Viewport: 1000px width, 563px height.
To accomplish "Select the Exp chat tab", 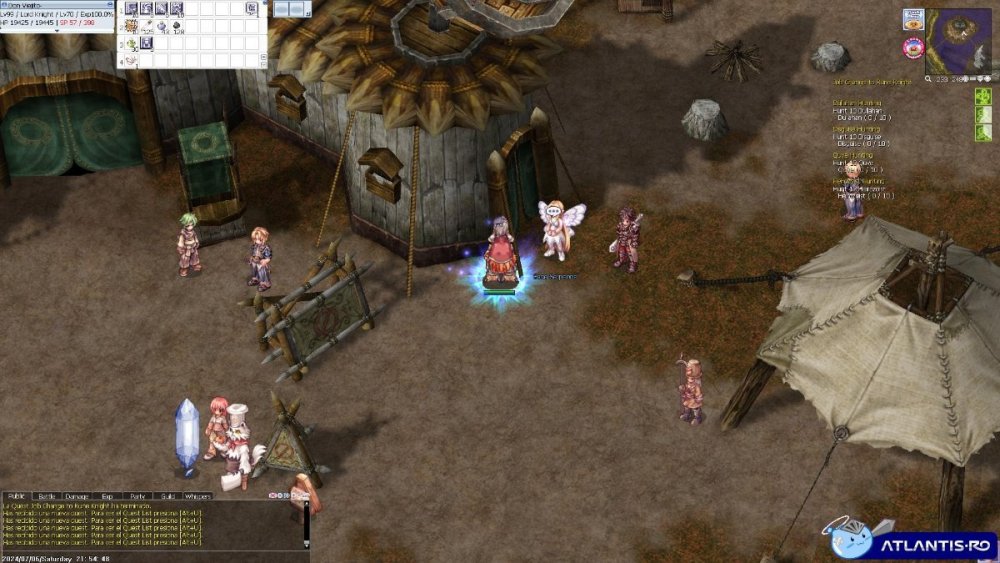I will (107, 496).
